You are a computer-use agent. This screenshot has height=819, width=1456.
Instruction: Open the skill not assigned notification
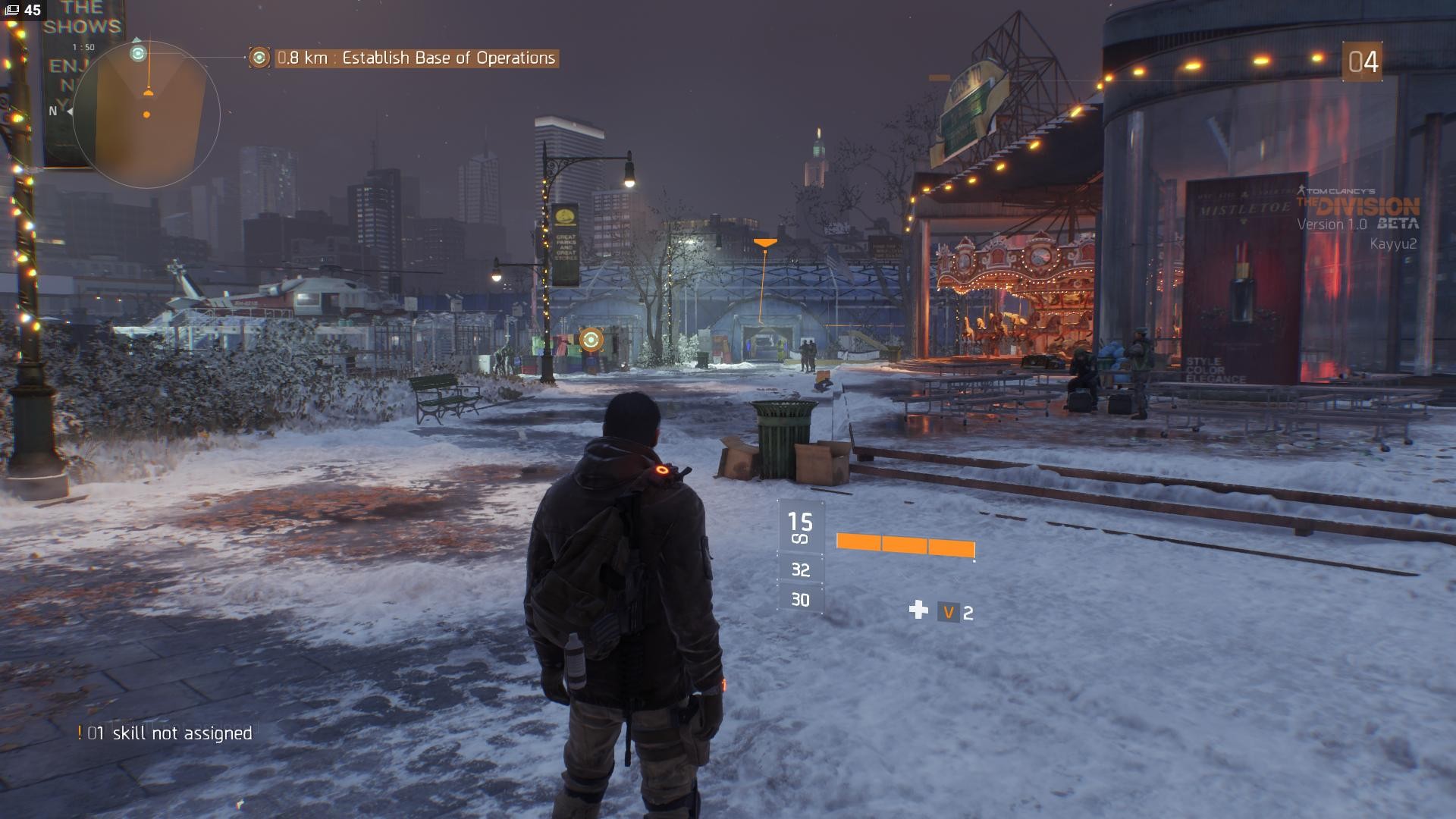click(165, 733)
